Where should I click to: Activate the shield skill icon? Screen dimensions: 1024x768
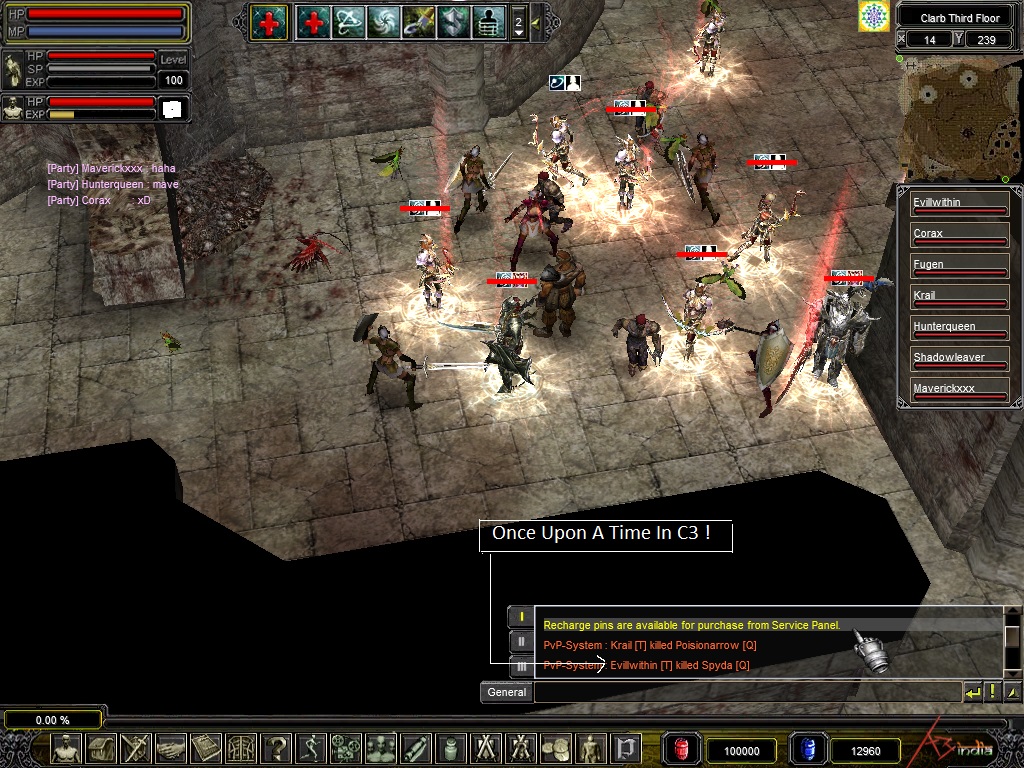click(x=452, y=21)
